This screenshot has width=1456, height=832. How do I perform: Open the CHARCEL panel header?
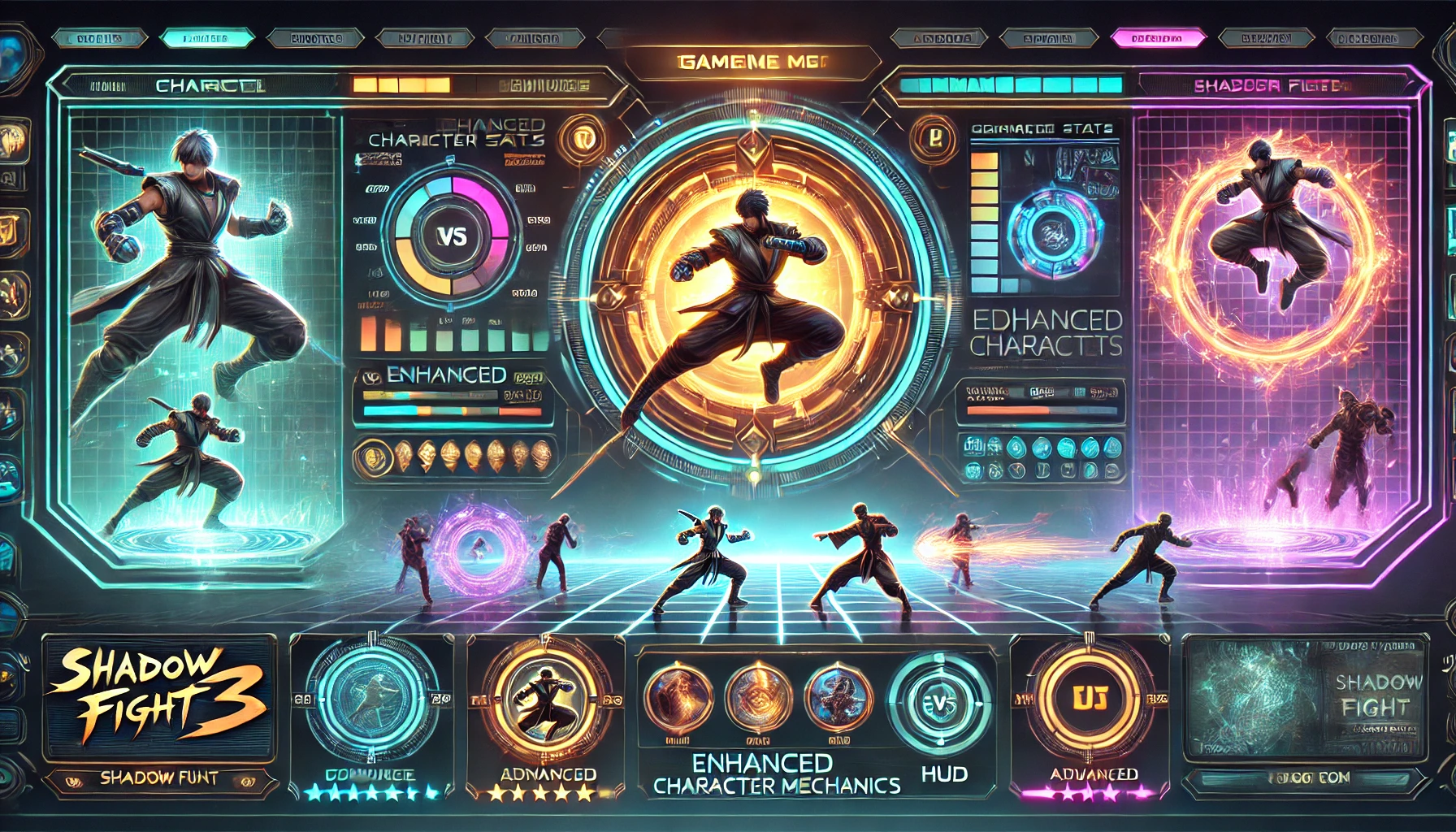click(210, 85)
